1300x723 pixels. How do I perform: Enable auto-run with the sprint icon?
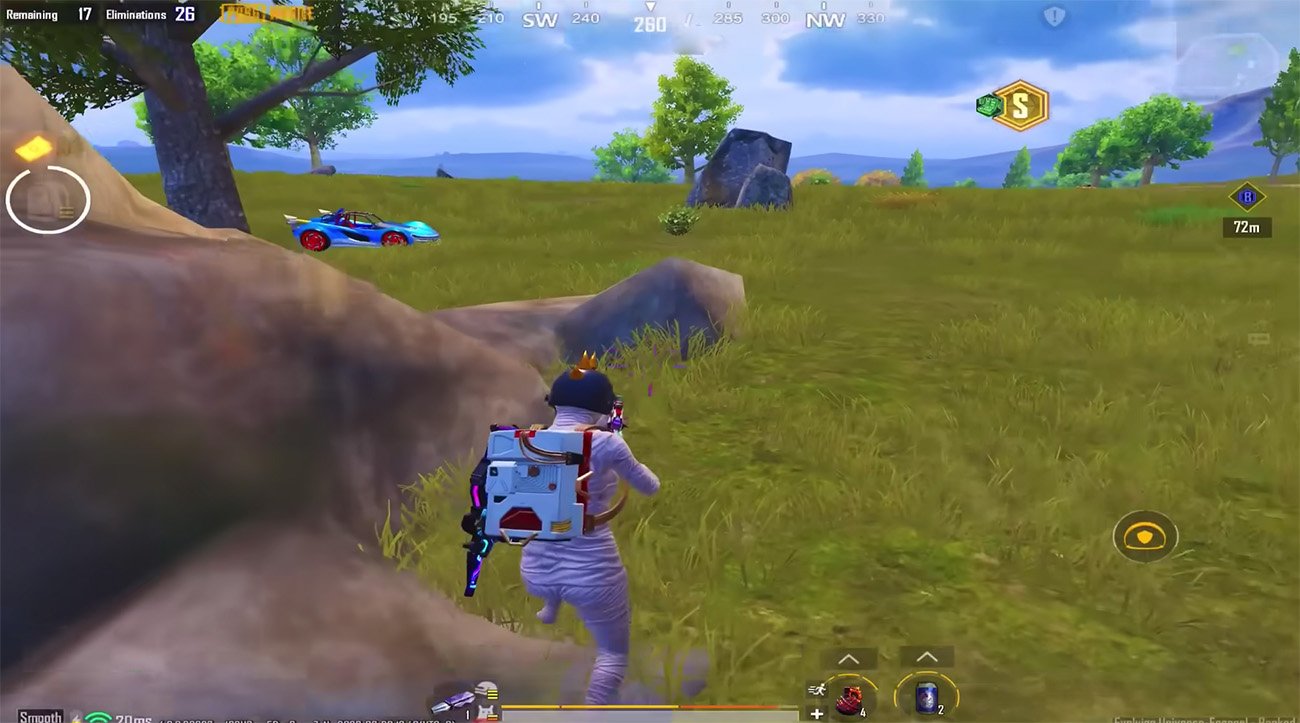(816, 690)
